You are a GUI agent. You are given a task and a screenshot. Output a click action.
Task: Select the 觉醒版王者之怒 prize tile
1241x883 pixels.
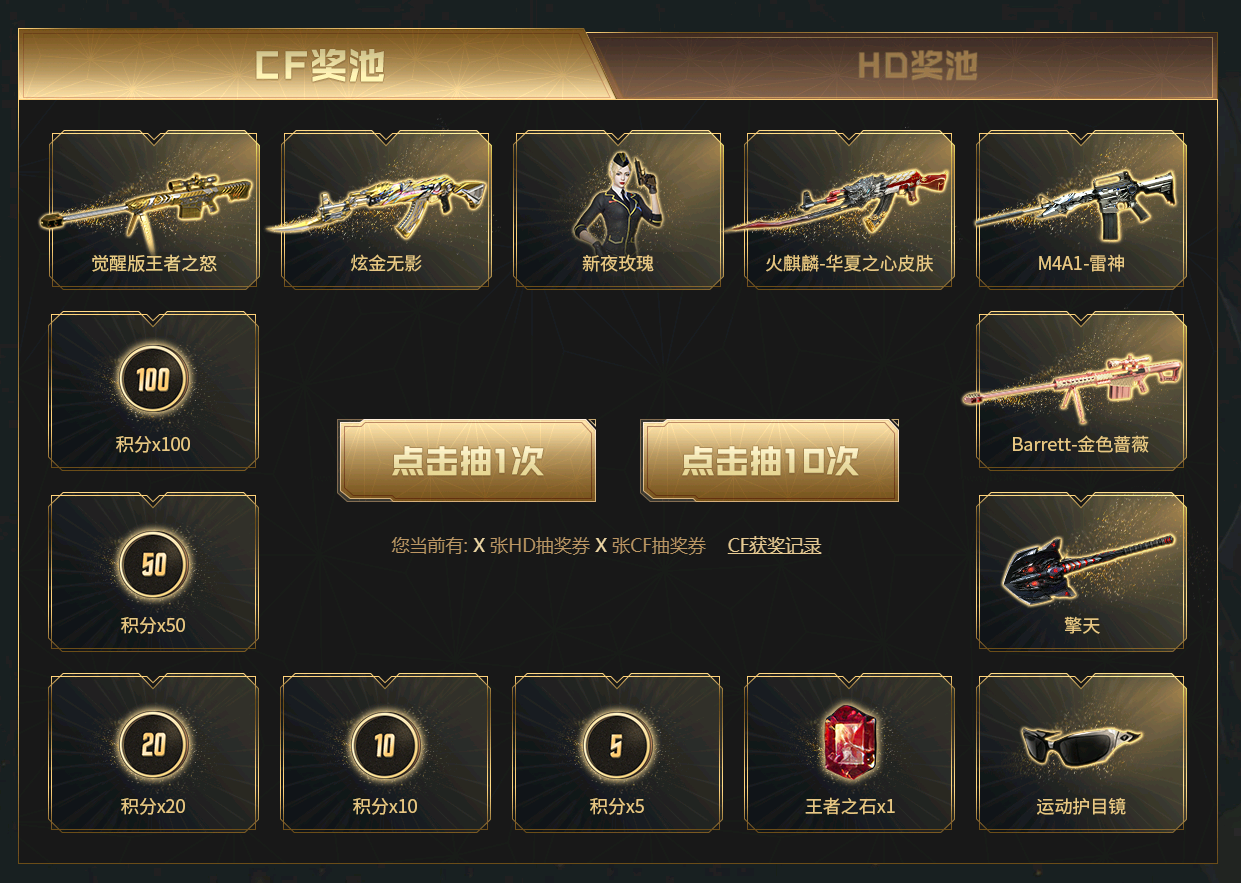(154, 210)
